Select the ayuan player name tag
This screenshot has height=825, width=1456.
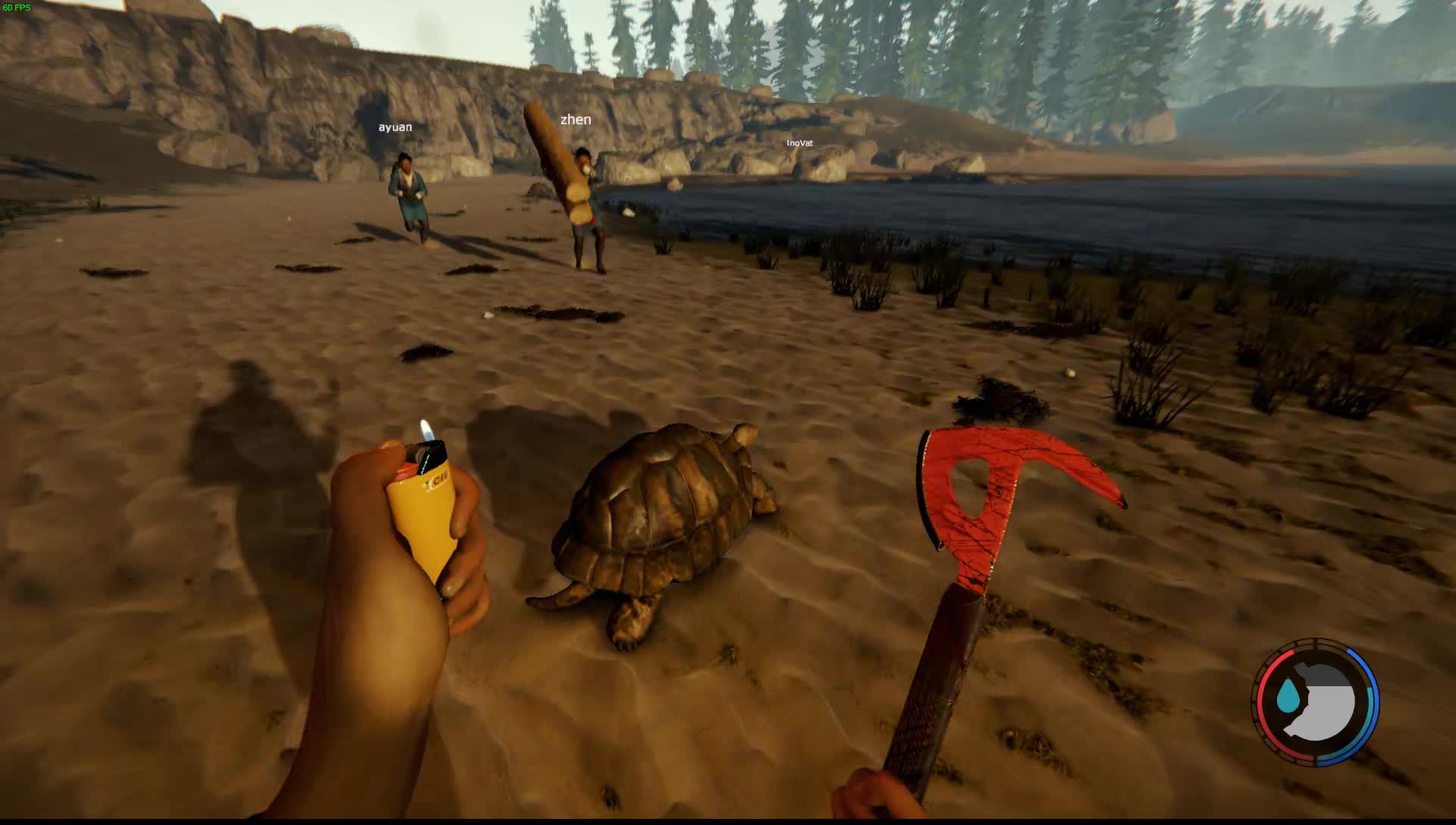[x=395, y=127]
